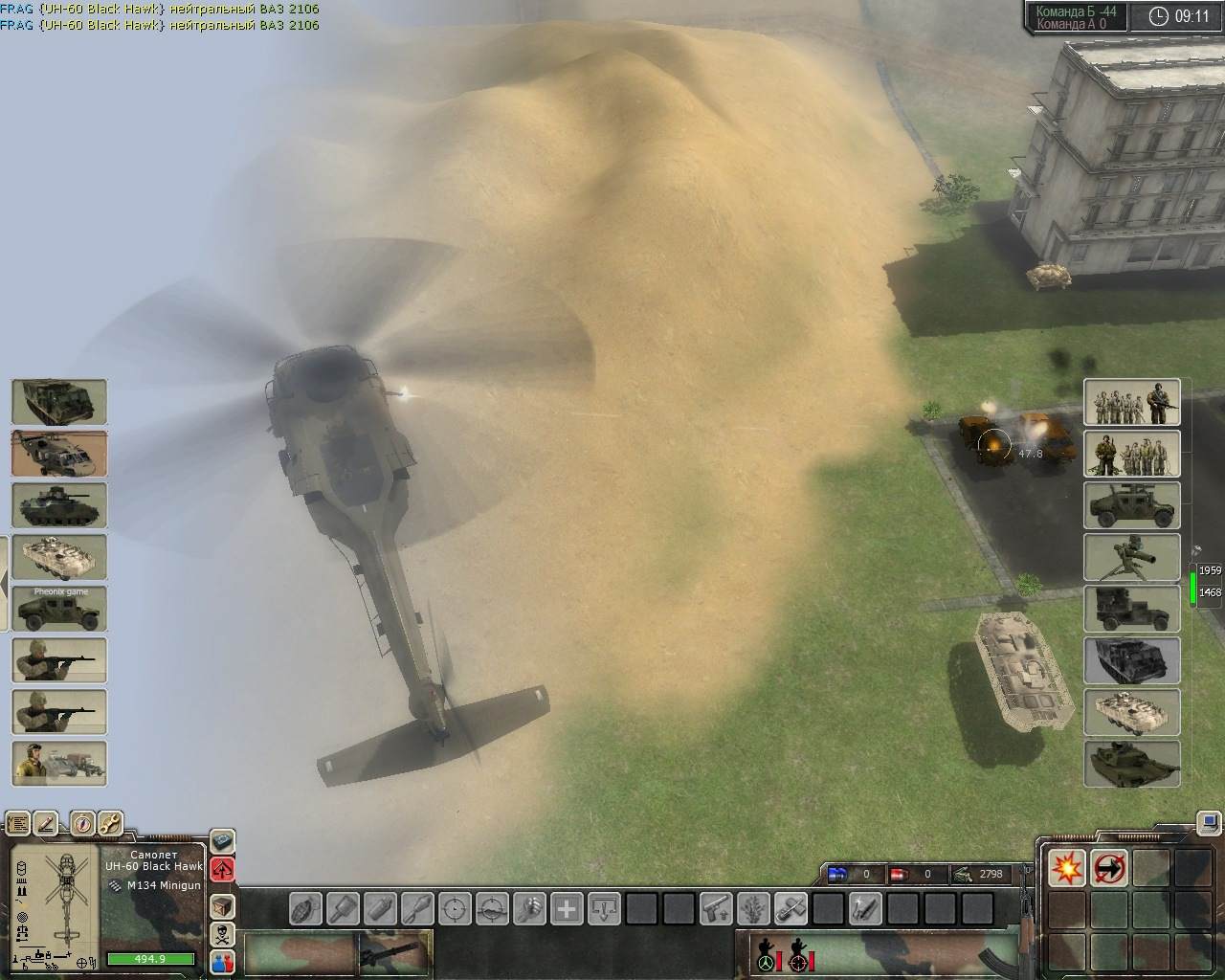Image resolution: width=1225 pixels, height=980 pixels.
Task: Activate the explosion fire order icon
Action: 1066,868
